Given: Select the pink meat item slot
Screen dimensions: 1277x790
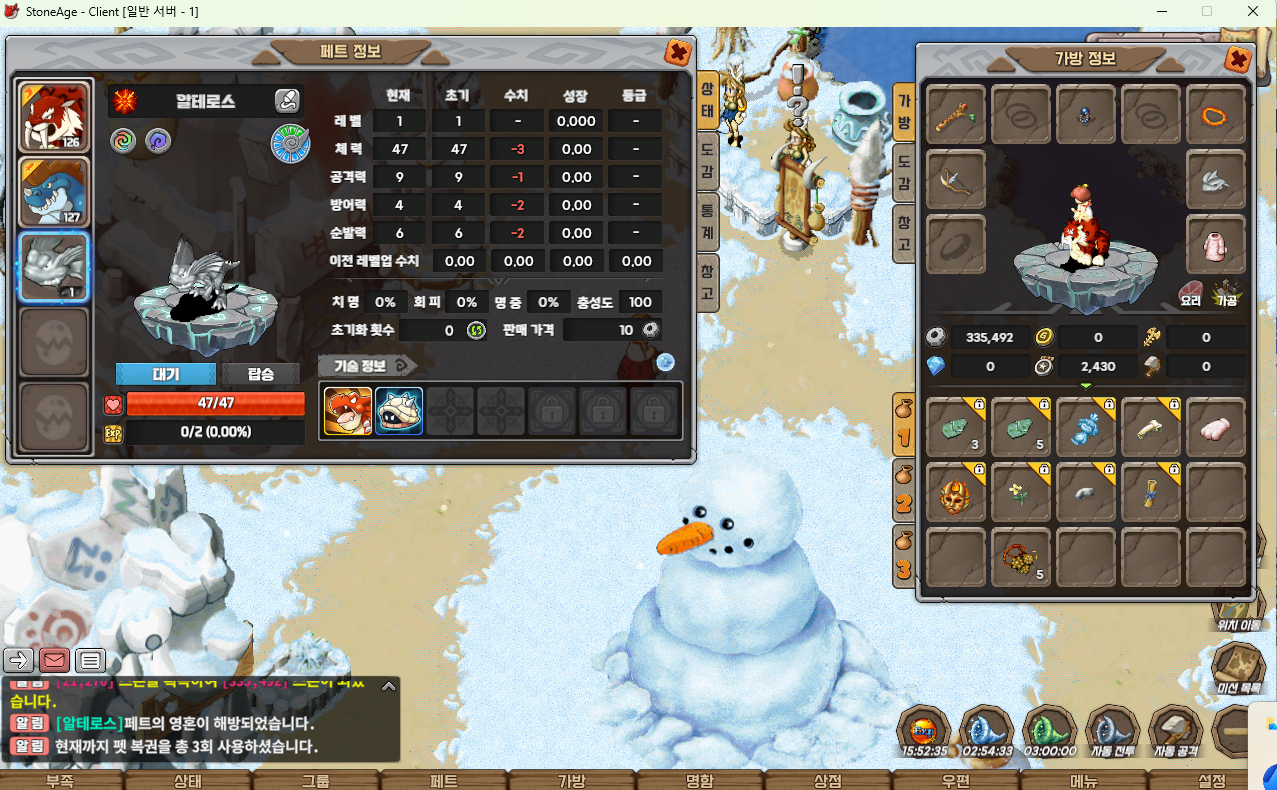Looking at the screenshot, I should tap(1215, 428).
